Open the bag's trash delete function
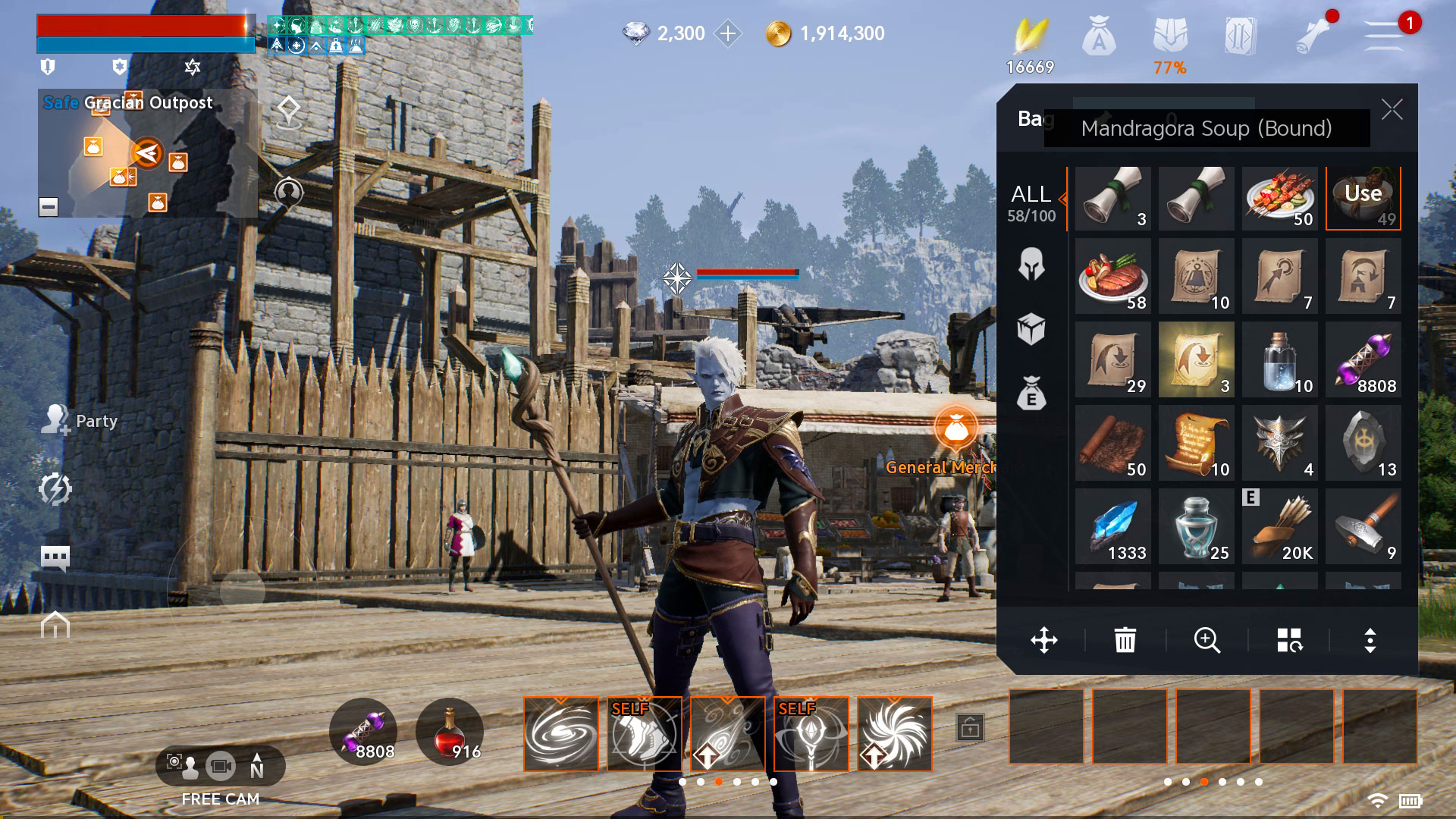Image resolution: width=1456 pixels, height=819 pixels. pyautogui.click(x=1125, y=640)
